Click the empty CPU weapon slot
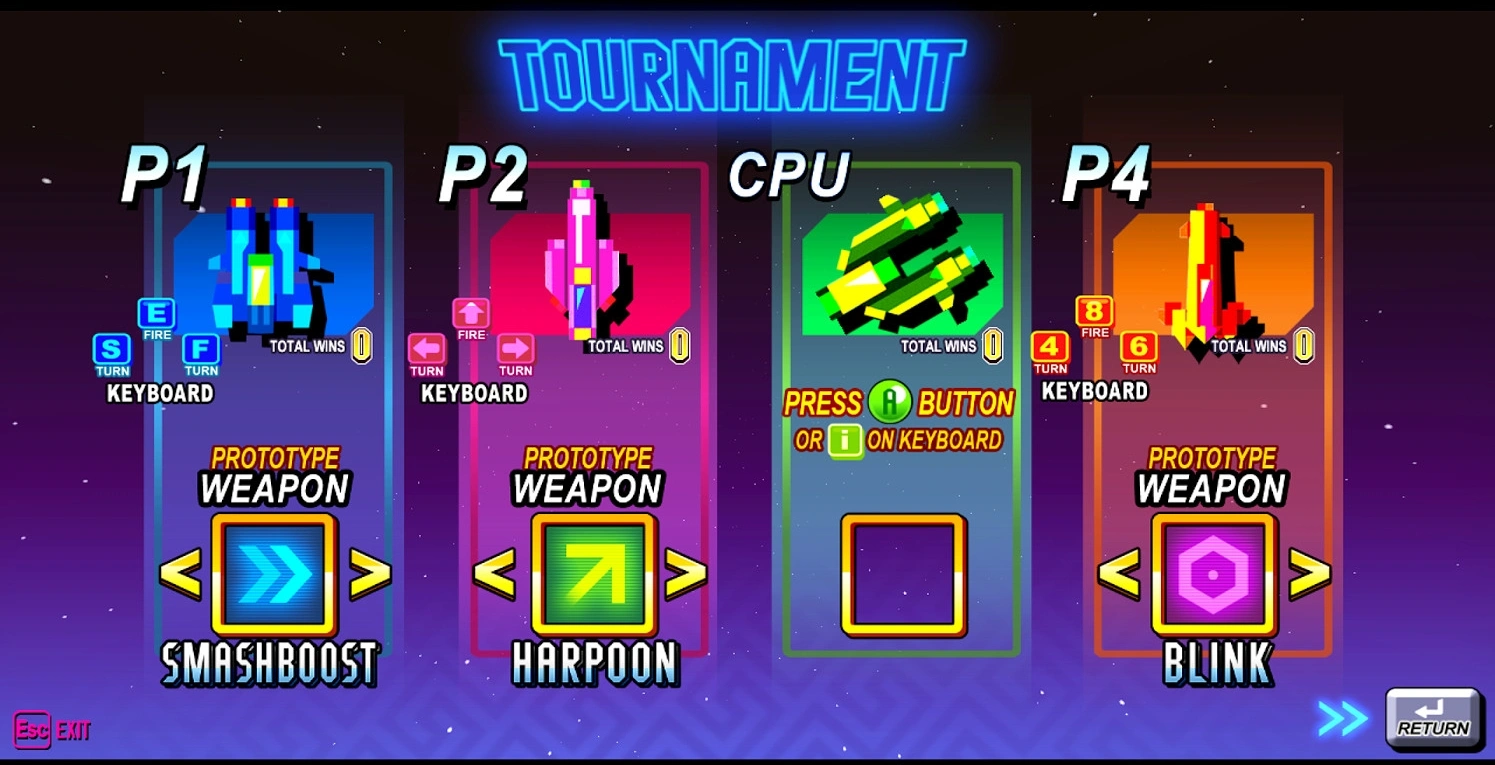Viewport: 1495px width, 765px height. point(903,574)
